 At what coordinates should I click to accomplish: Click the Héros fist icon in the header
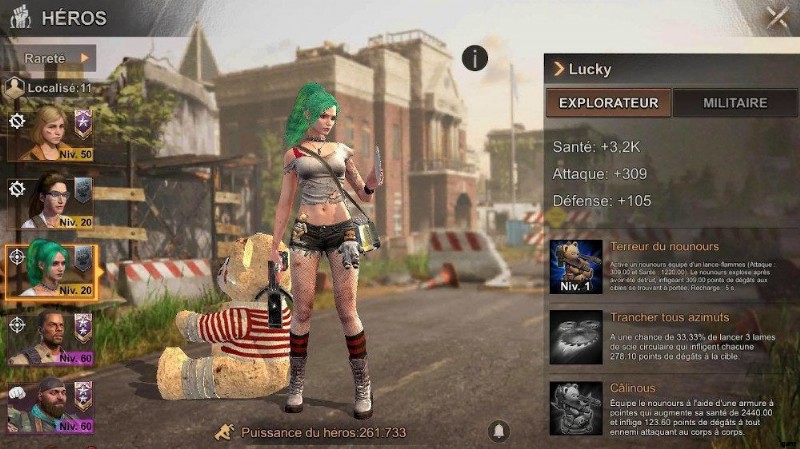coord(21,16)
